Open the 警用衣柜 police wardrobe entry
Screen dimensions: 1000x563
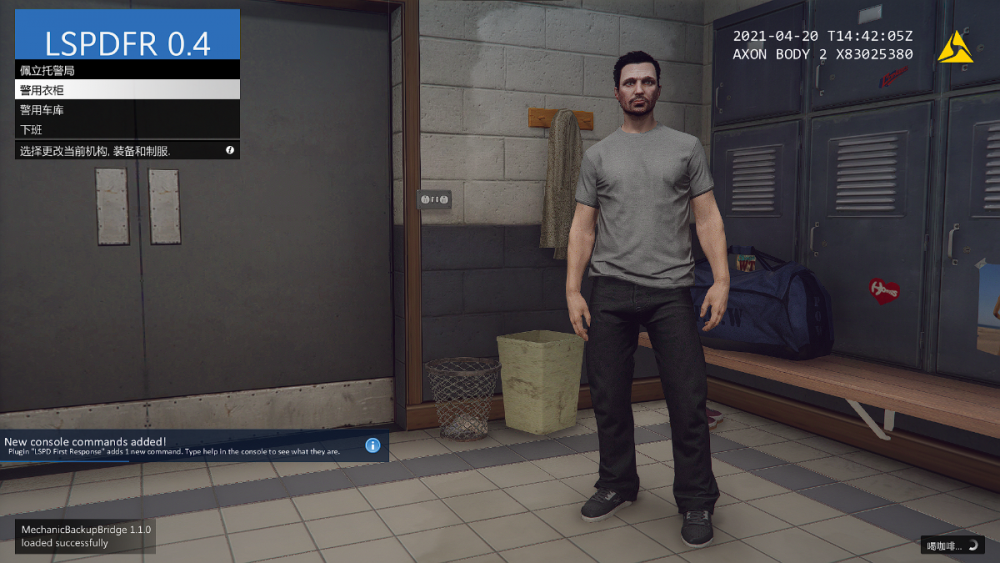127,90
